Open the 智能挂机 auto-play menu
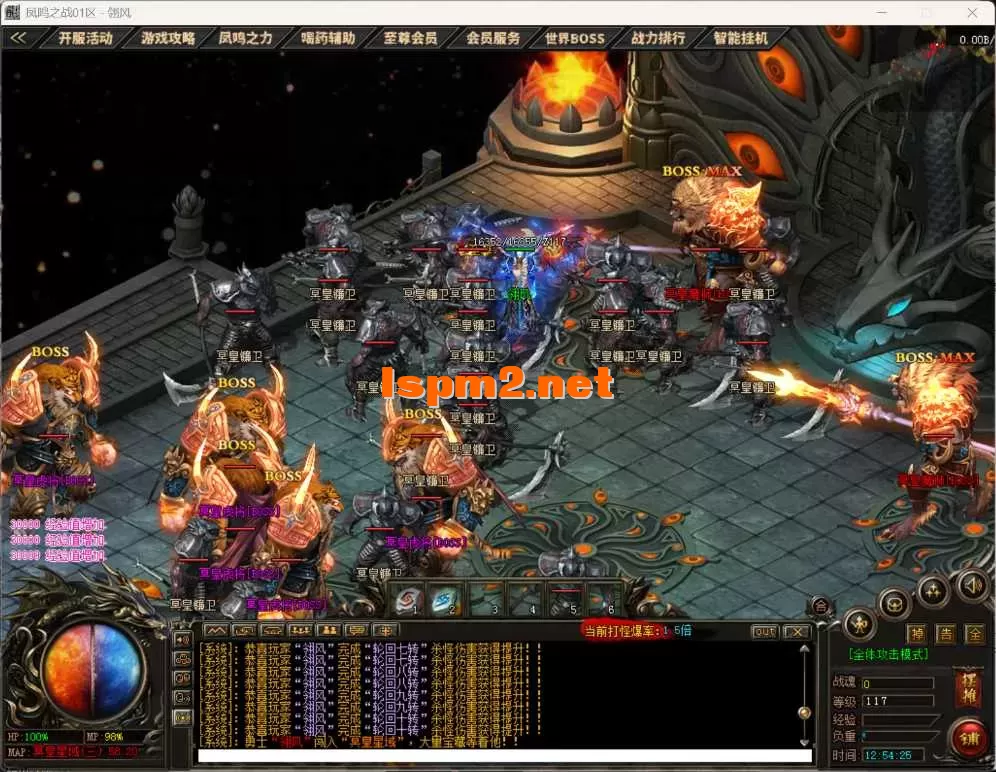This screenshot has width=996, height=772. click(x=741, y=38)
